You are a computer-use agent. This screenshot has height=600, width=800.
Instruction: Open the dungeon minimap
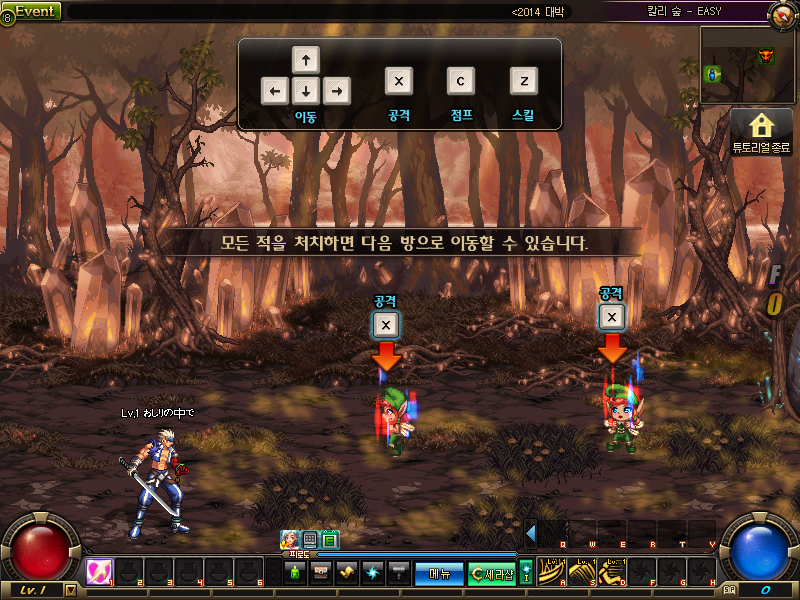[747, 65]
